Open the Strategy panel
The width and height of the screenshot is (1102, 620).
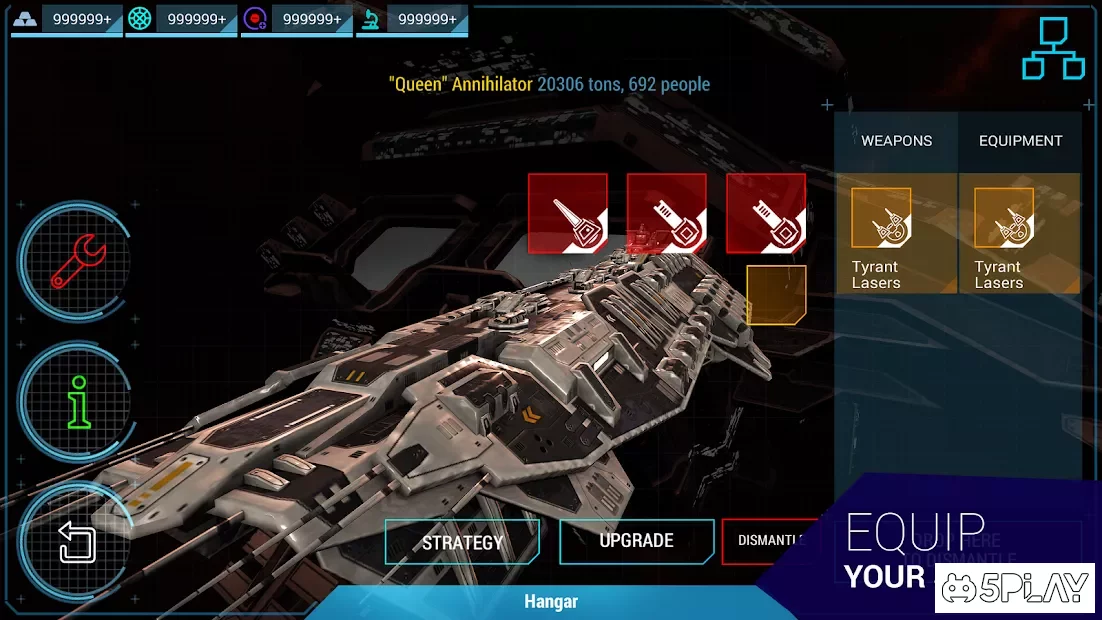462,543
